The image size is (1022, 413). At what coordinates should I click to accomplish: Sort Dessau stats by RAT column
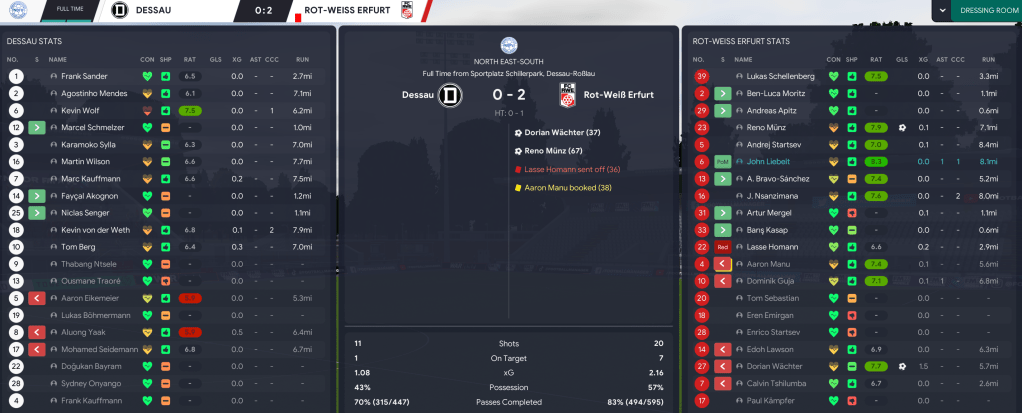pos(190,59)
